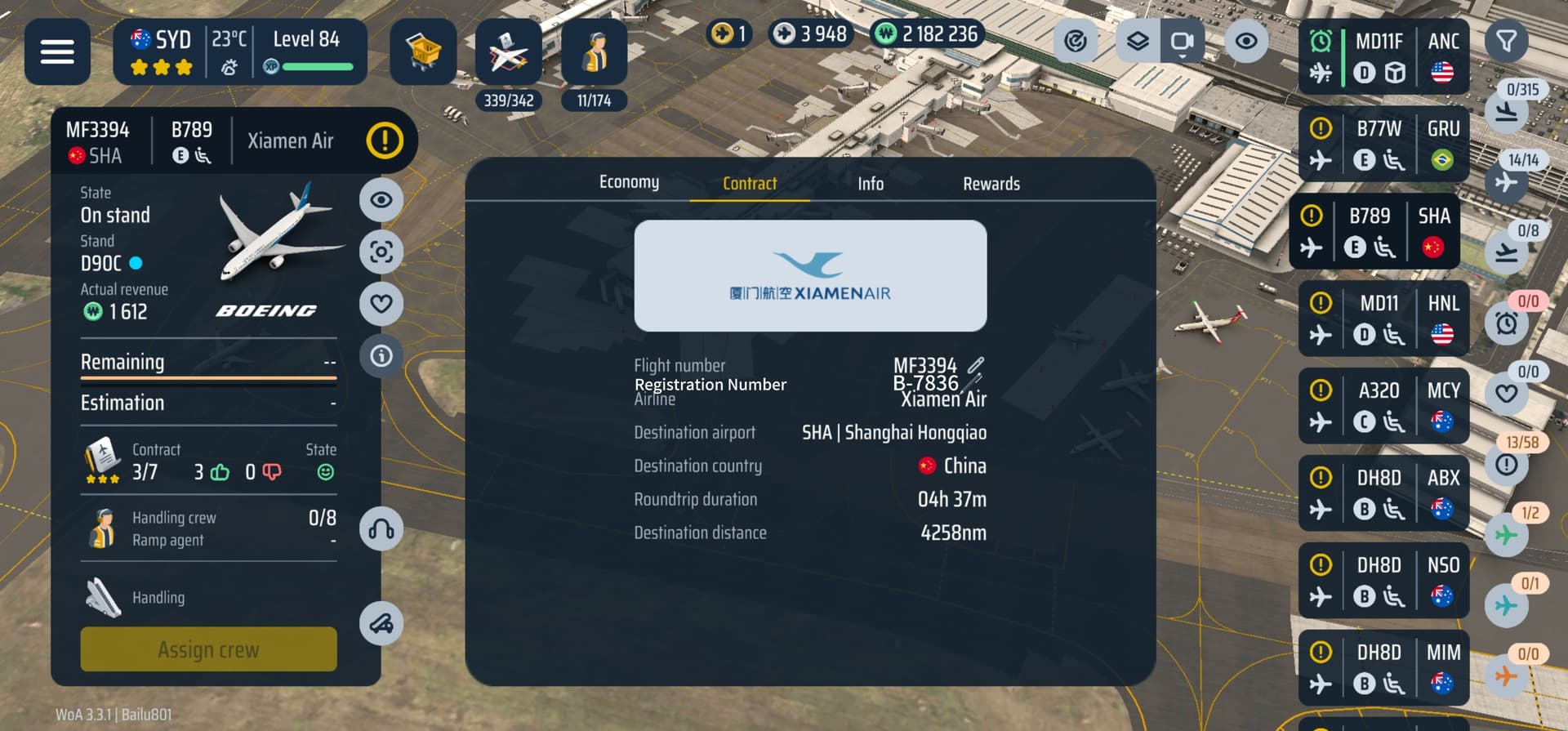Click the yellow alert icon beside Xiamen Air
Screen dimensions: 1568x731
pyautogui.click(x=385, y=140)
